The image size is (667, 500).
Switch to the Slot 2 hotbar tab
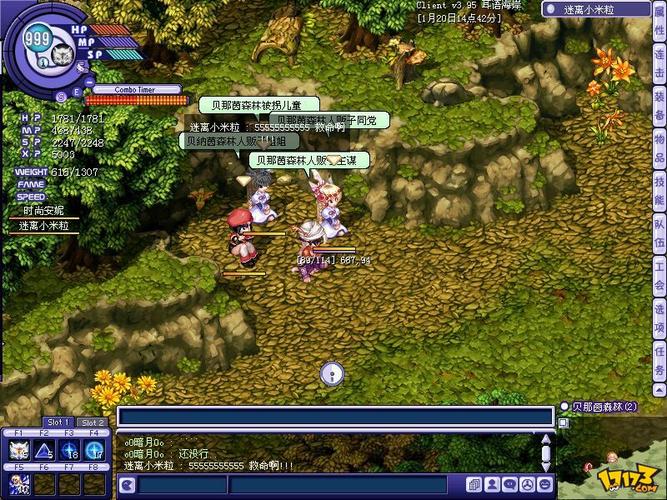click(92, 422)
